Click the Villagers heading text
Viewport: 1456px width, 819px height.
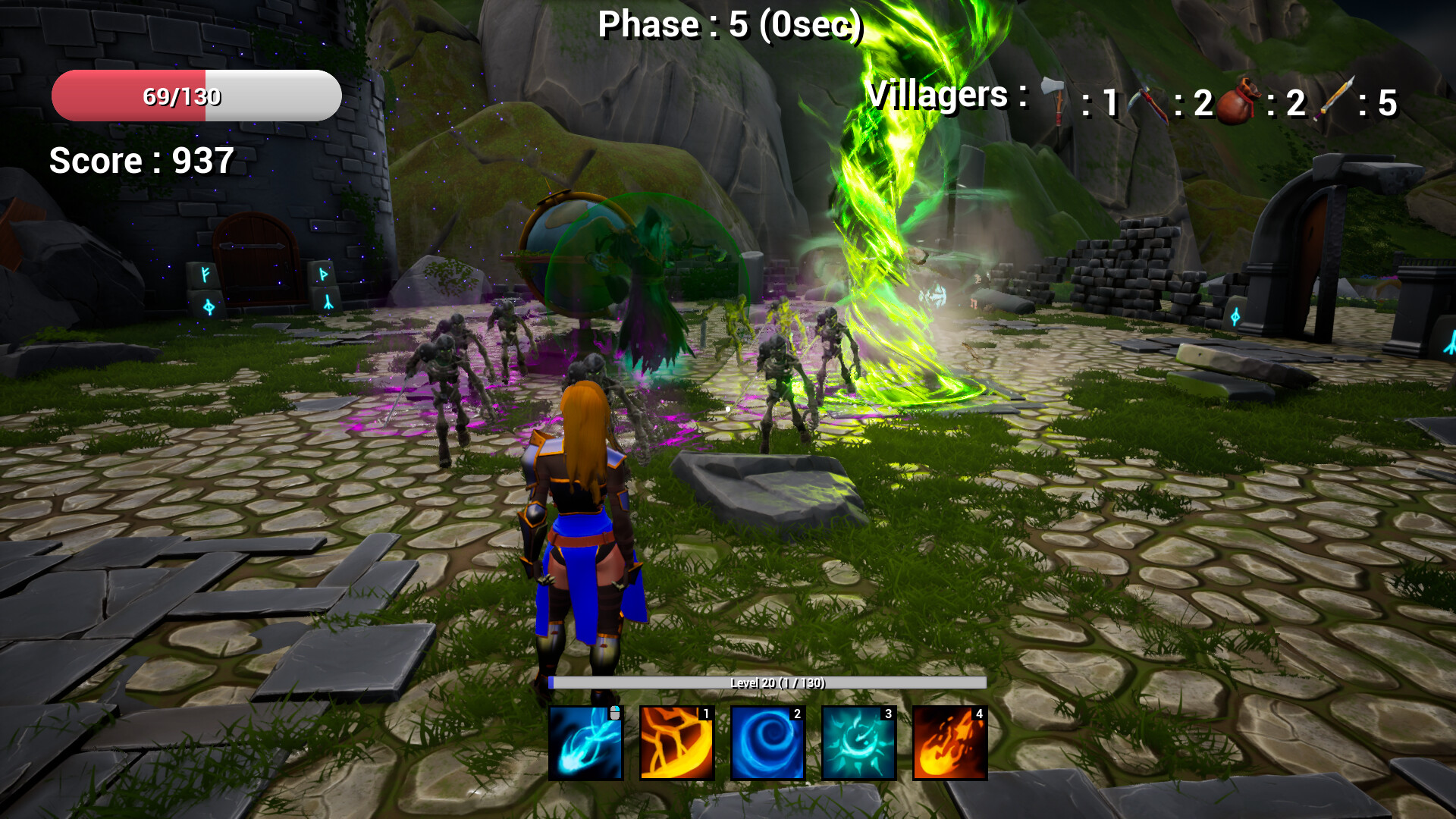[x=940, y=95]
